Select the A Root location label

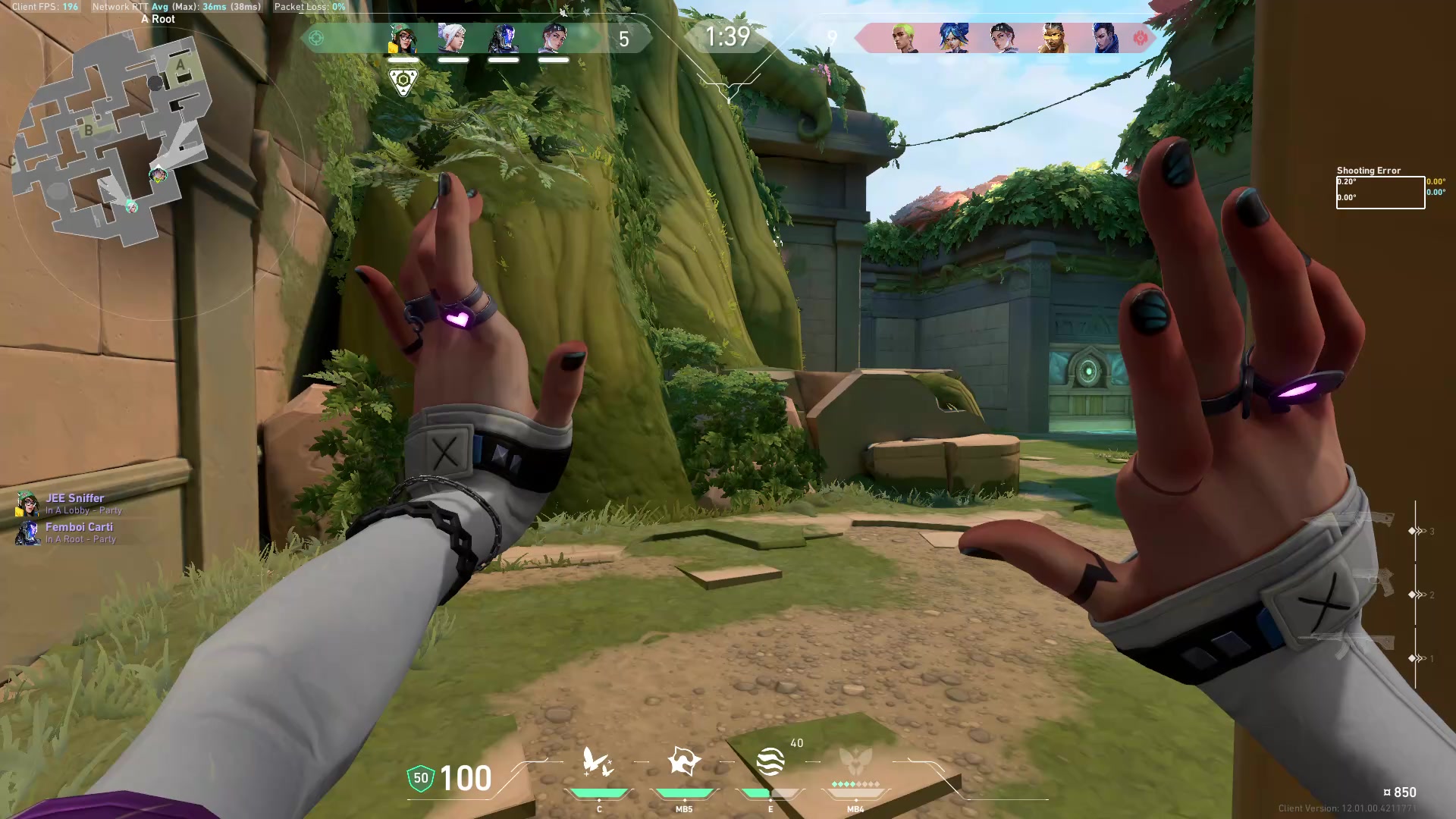point(157,18)
